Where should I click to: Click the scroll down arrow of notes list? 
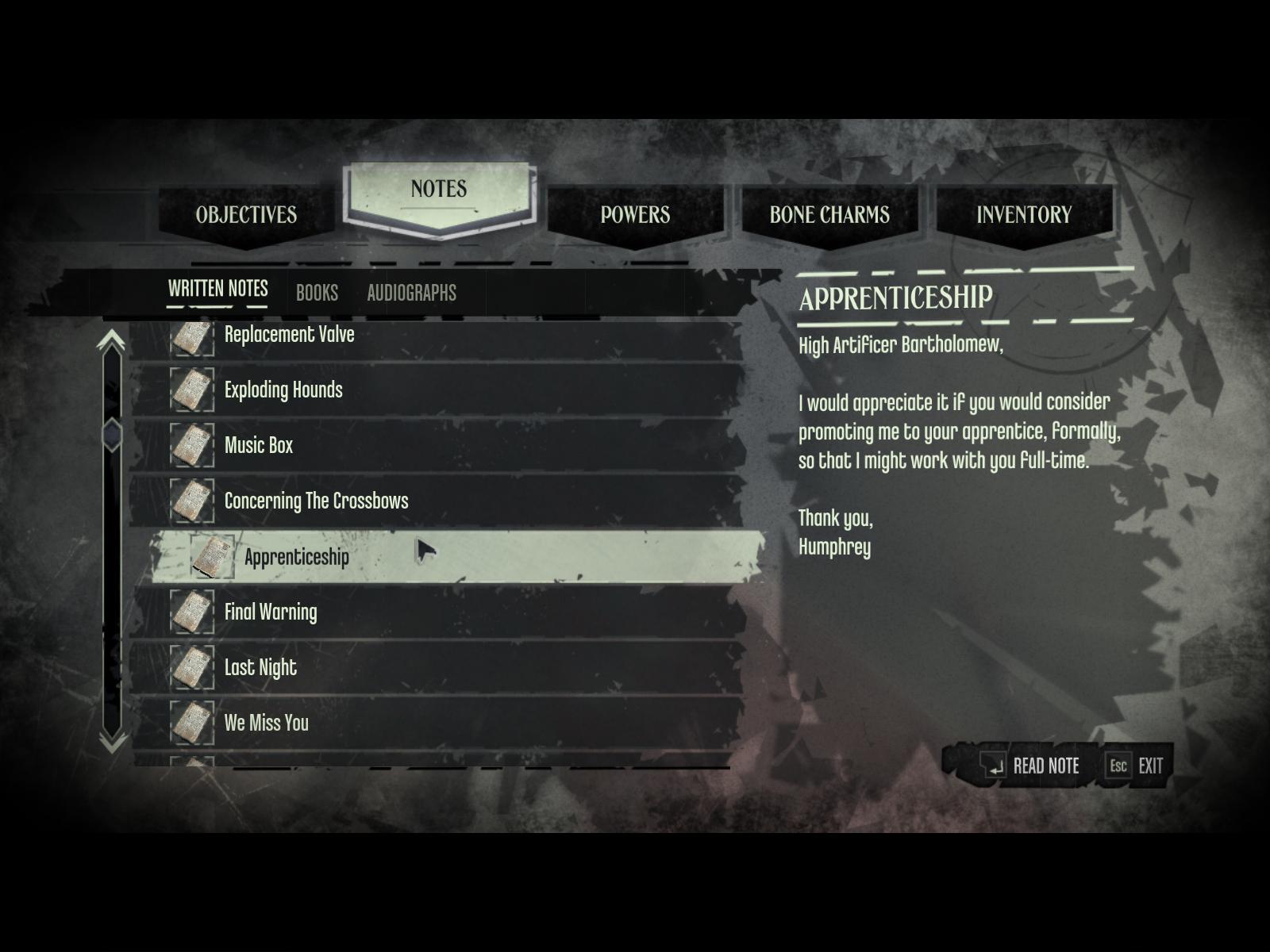coord(112,742)
